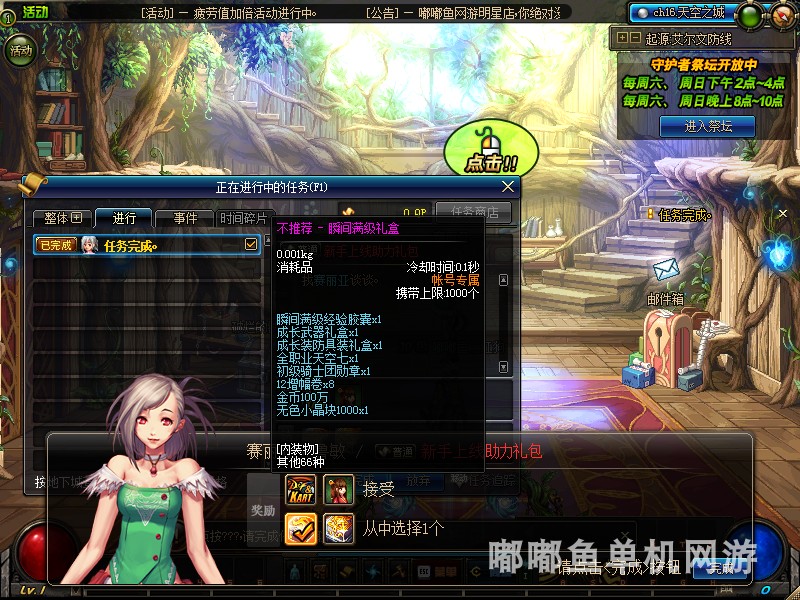Select the 进行 quest tab
The image size is (800, 600).
coord(124,218)
